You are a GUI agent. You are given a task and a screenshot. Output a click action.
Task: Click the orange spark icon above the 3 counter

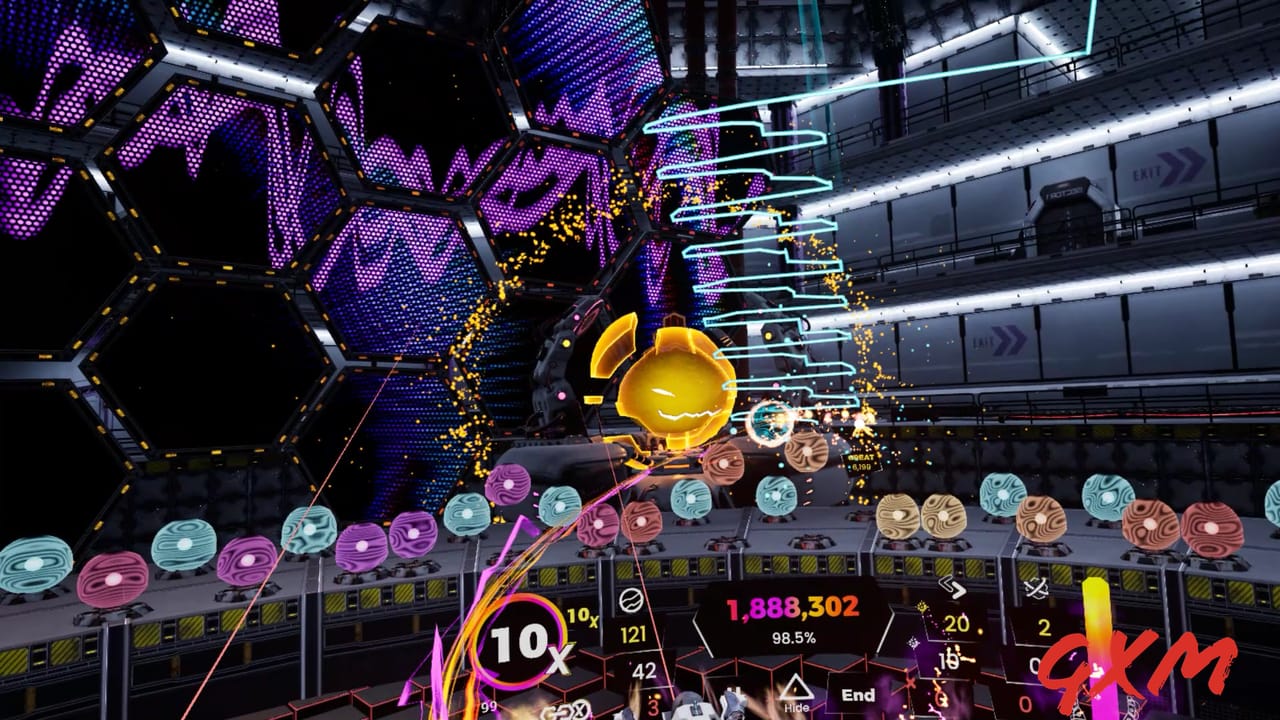click(656, 695)
